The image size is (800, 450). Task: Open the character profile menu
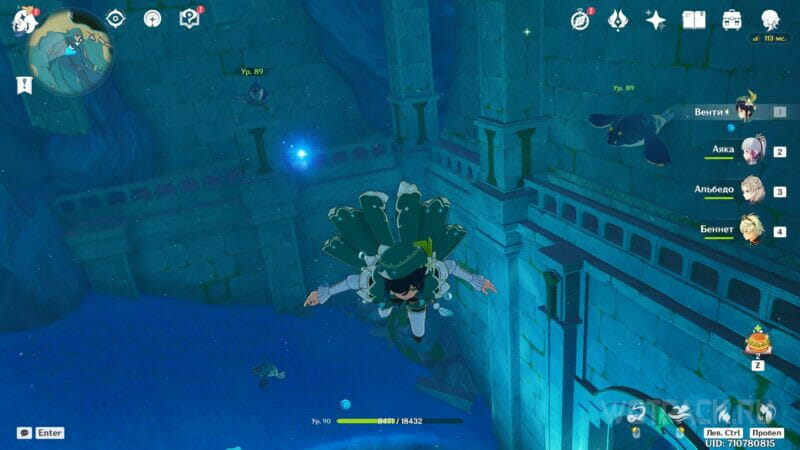(x=770, y=20)
